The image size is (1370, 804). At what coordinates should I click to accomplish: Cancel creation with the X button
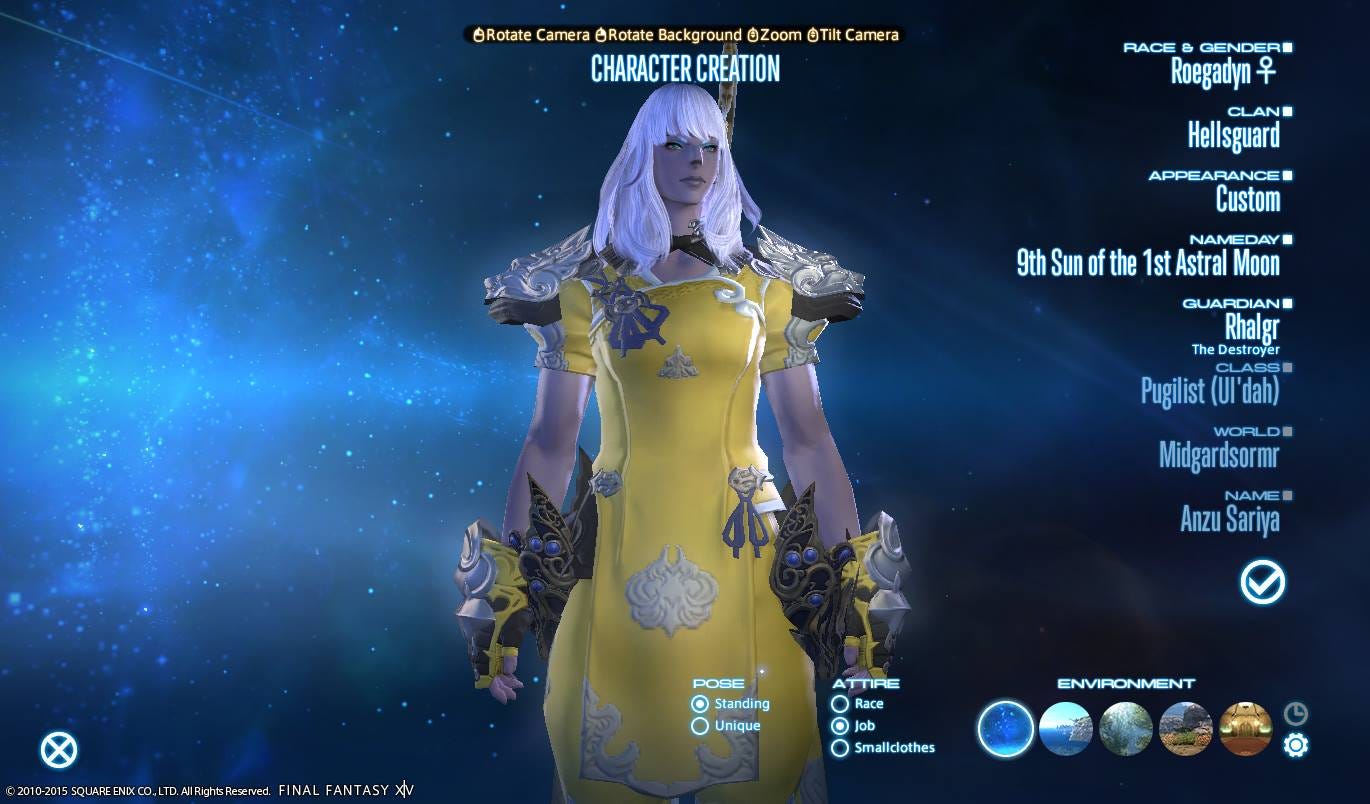click(59, 750)
